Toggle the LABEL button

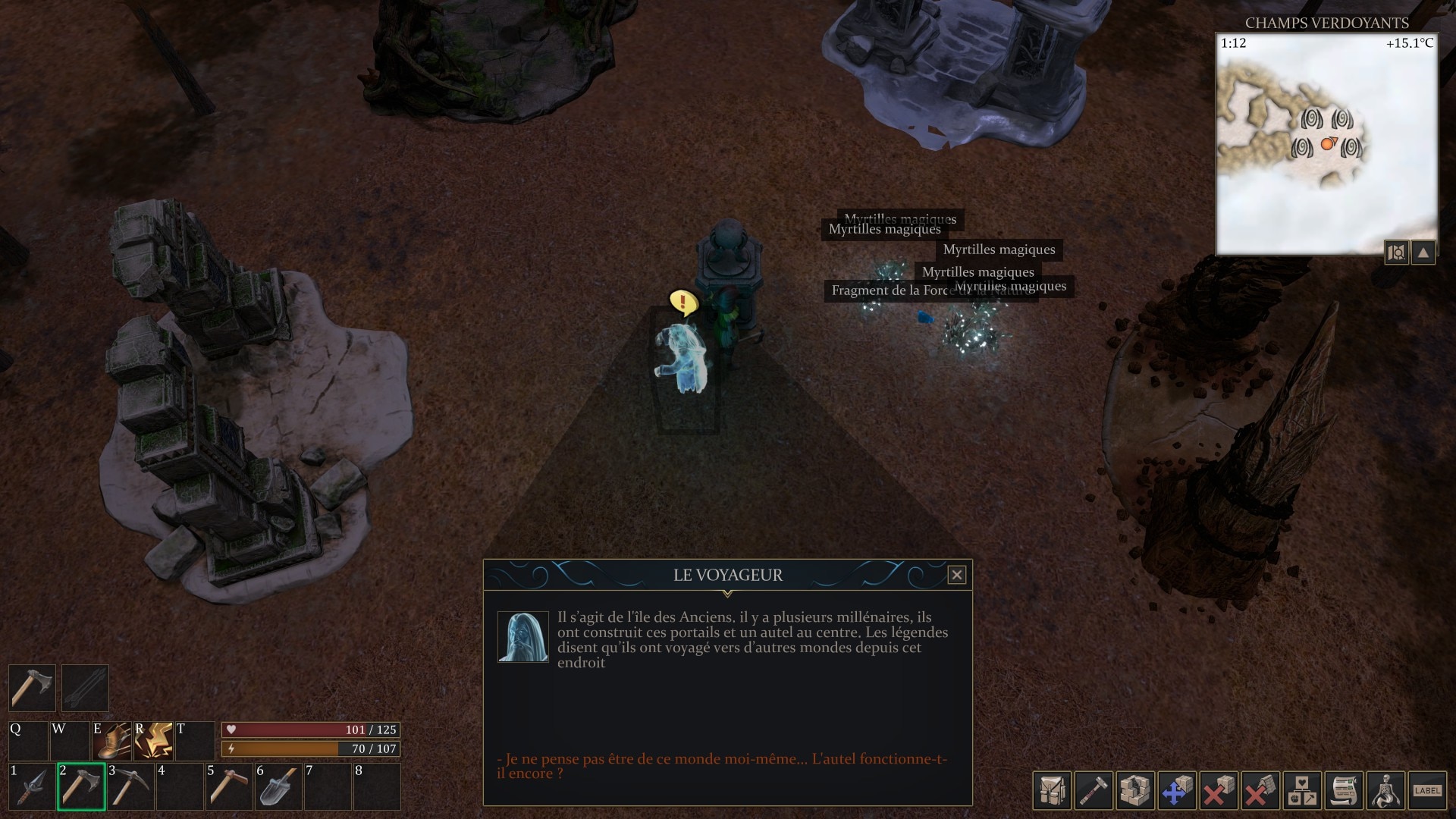(1427, 791)
